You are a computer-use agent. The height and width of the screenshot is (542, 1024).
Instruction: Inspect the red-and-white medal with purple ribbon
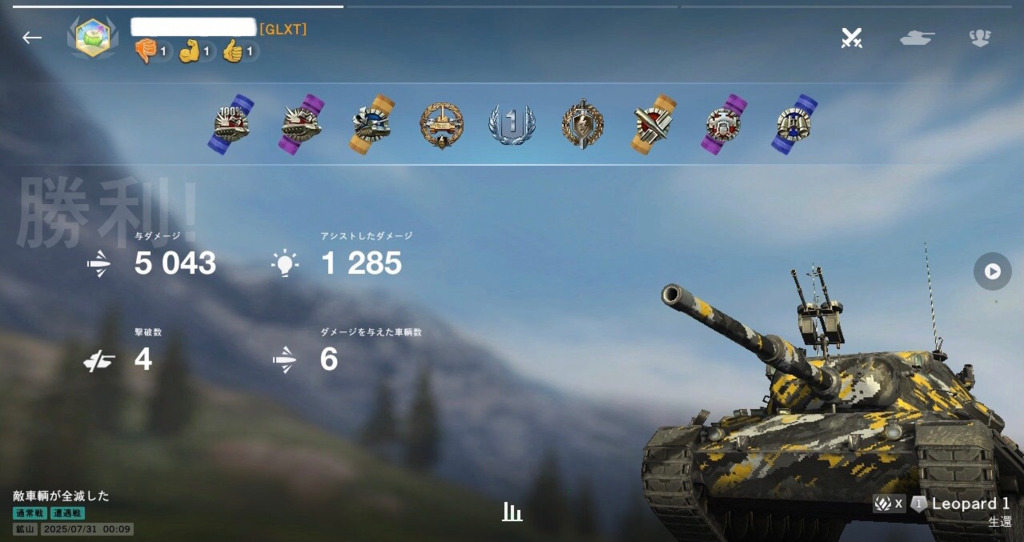(x=723, y=124)
